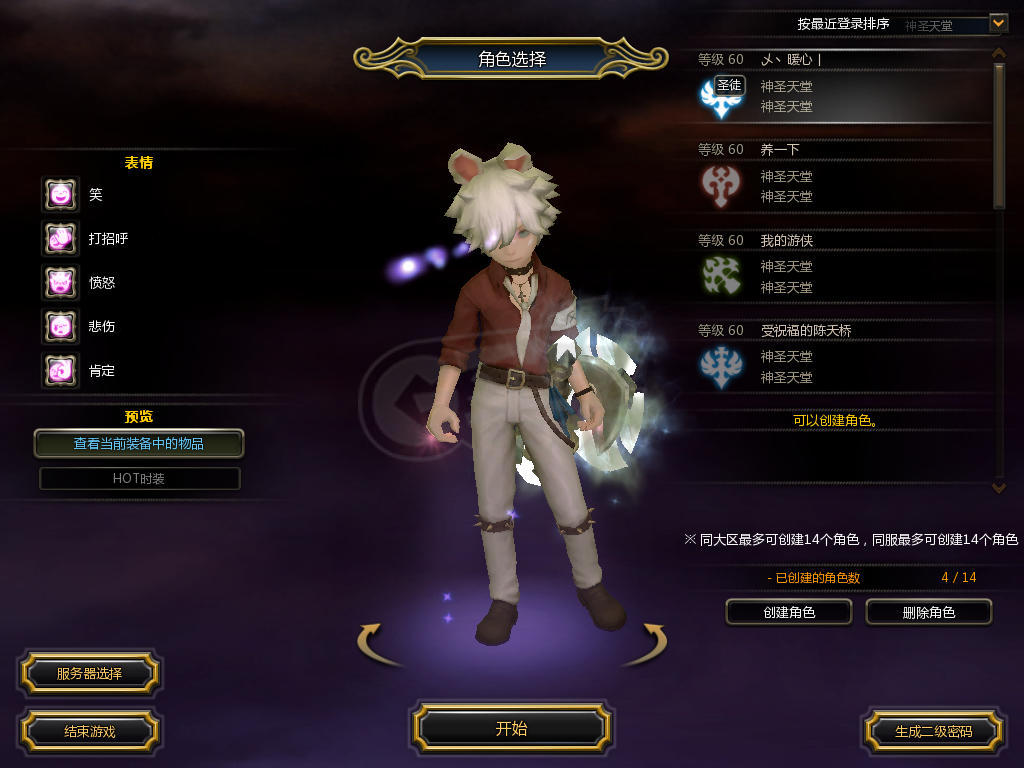The width and height of the screenshot is (1024, 768).
Task: Preview the HOT时装 costume
Action: 139,479
